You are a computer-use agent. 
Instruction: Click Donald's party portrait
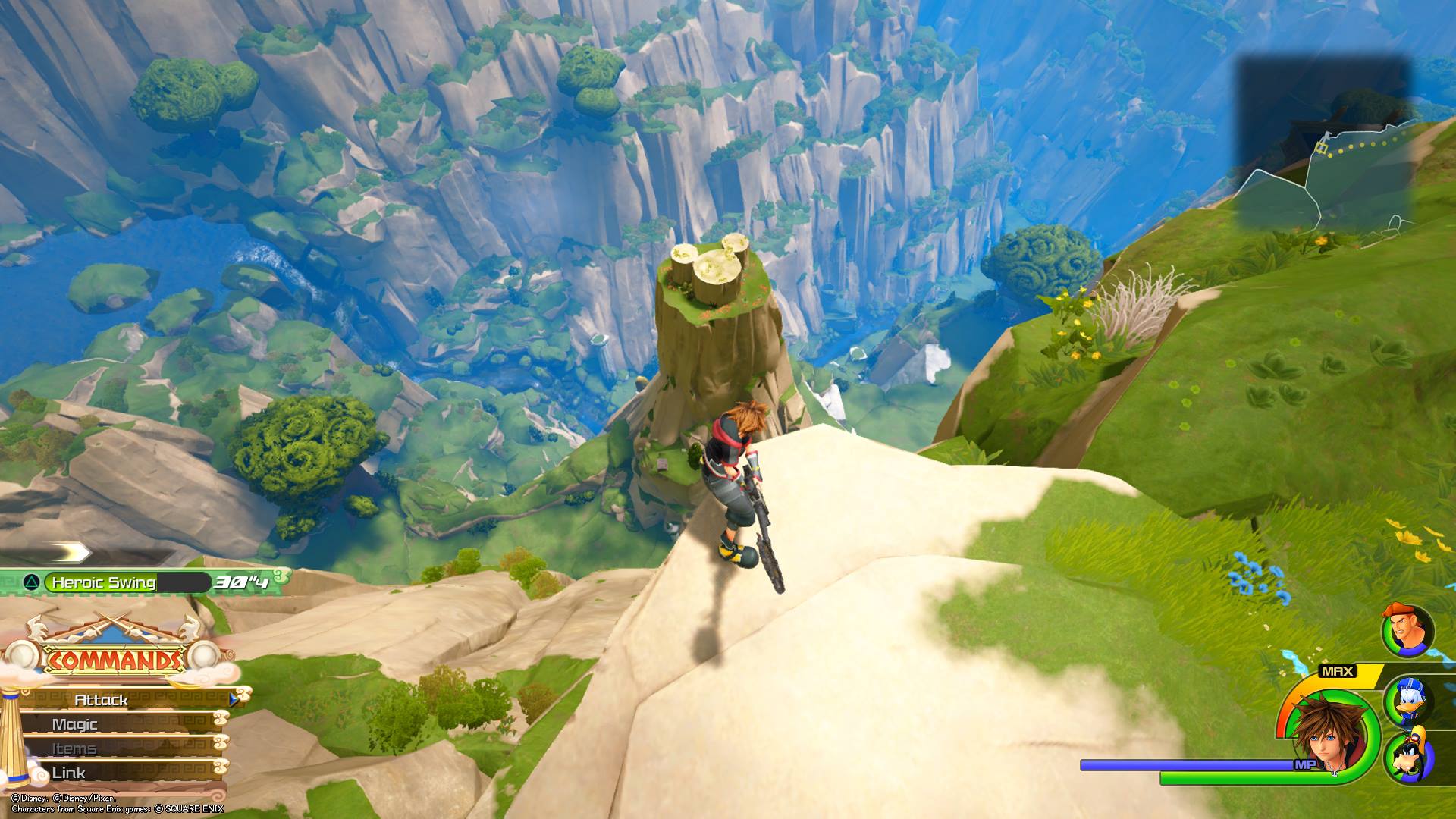[x=1410, y=699]
